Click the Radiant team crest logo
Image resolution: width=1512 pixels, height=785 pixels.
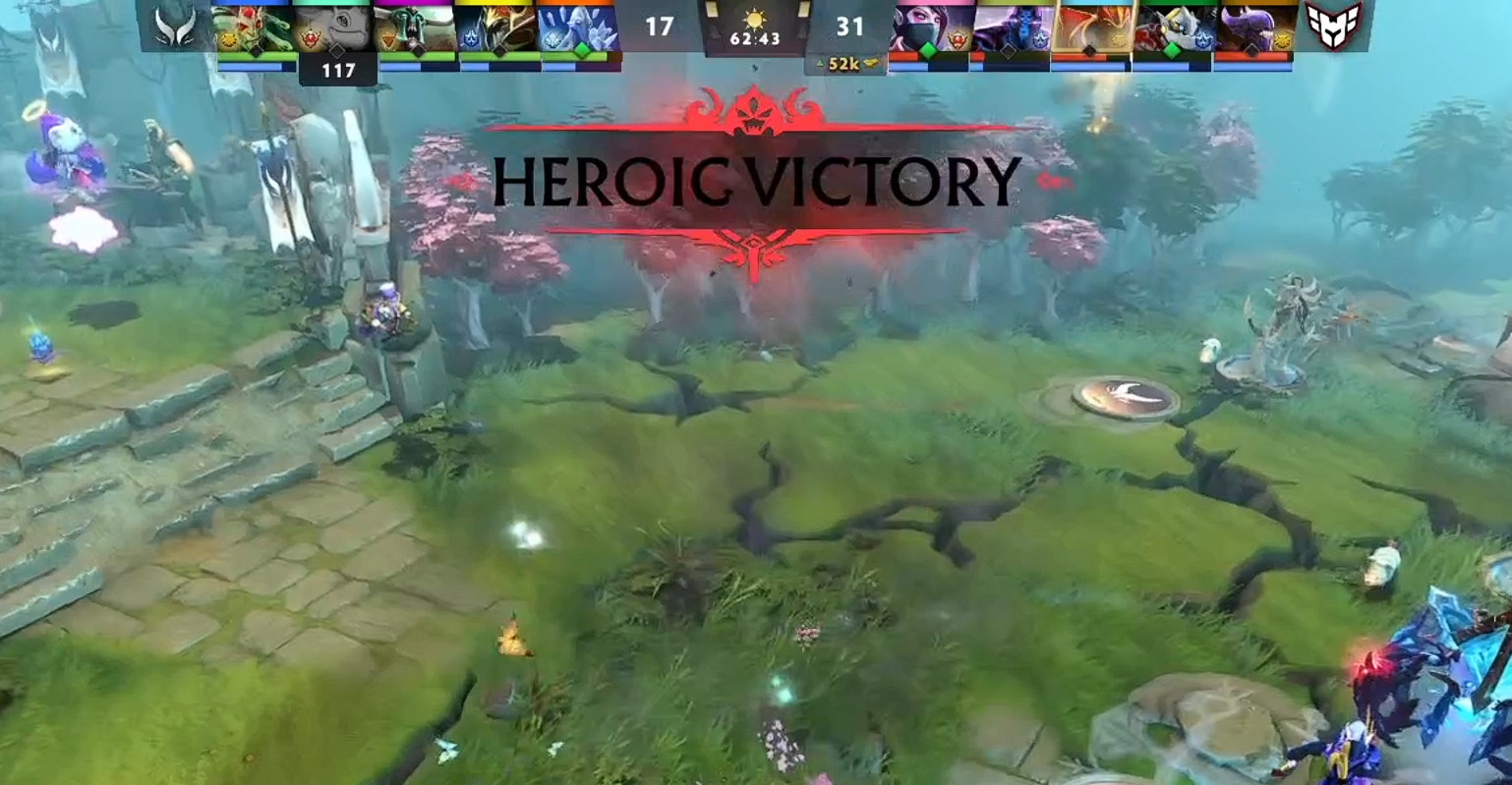pos(172,28)
